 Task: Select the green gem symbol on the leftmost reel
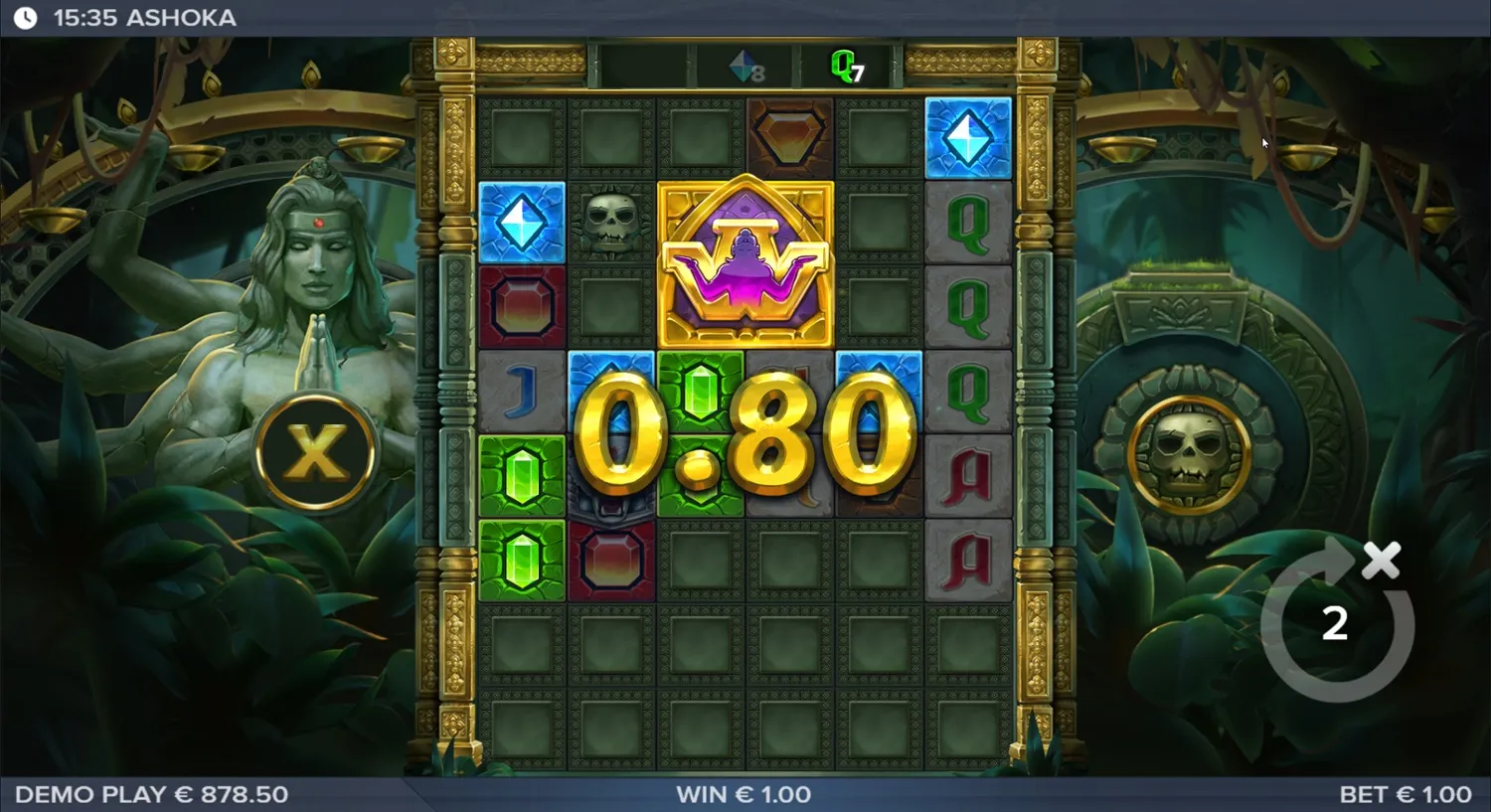pos(524,475)
